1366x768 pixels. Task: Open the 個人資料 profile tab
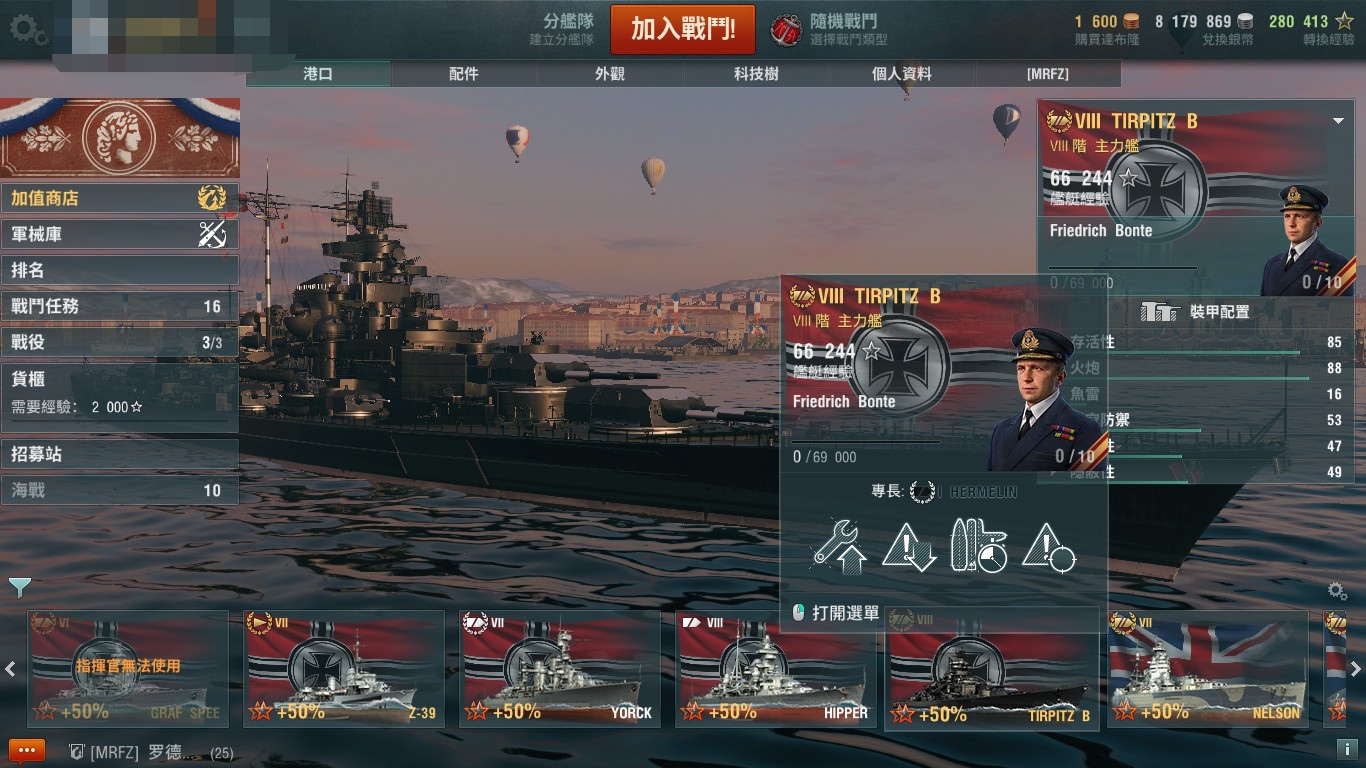pyautogui.click(x=901, y=74)
